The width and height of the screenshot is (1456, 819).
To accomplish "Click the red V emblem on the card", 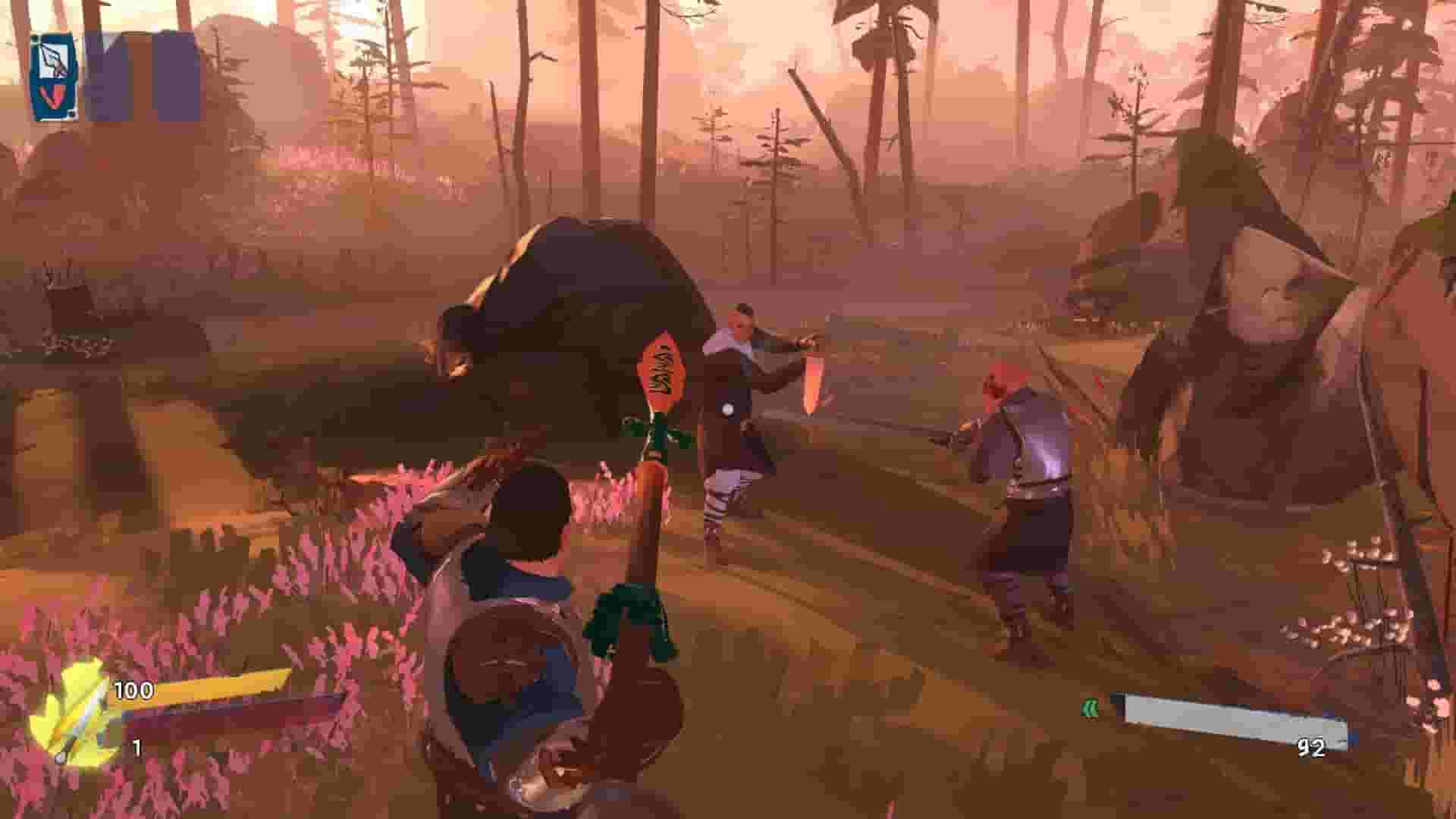I will pos(54,97).
